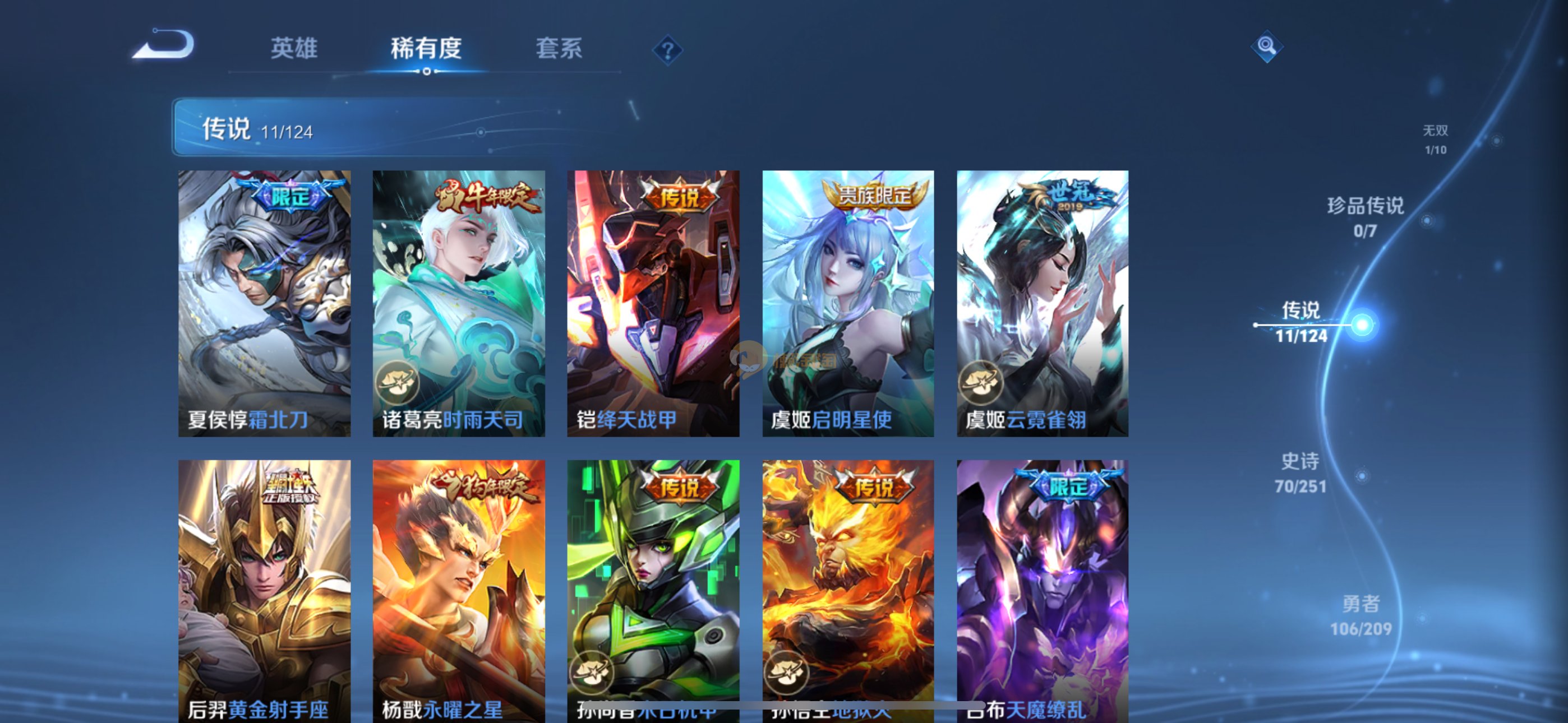Switch to the 英雄 tab

pyautogui.click(x=294, y=48)
